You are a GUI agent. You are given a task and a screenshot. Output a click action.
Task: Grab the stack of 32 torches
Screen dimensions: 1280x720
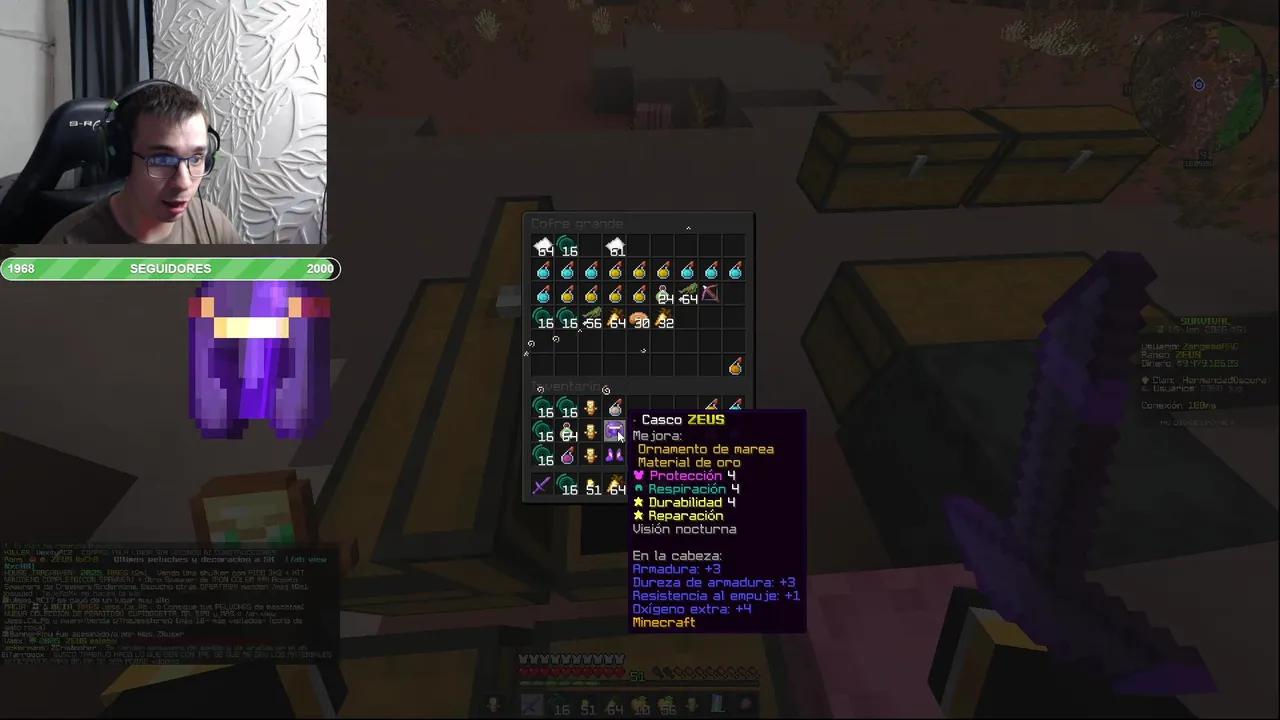[x=665, y=322]
